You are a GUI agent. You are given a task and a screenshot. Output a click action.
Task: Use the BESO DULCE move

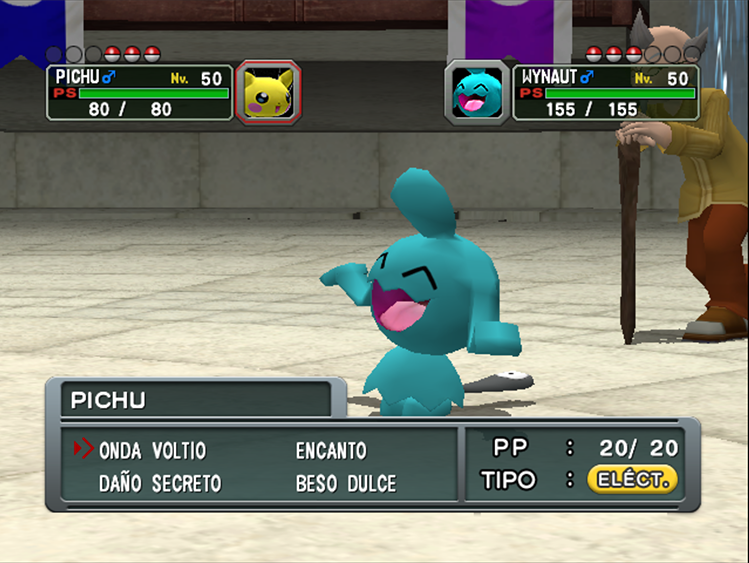pyautogui.click(x=346, y=484)
